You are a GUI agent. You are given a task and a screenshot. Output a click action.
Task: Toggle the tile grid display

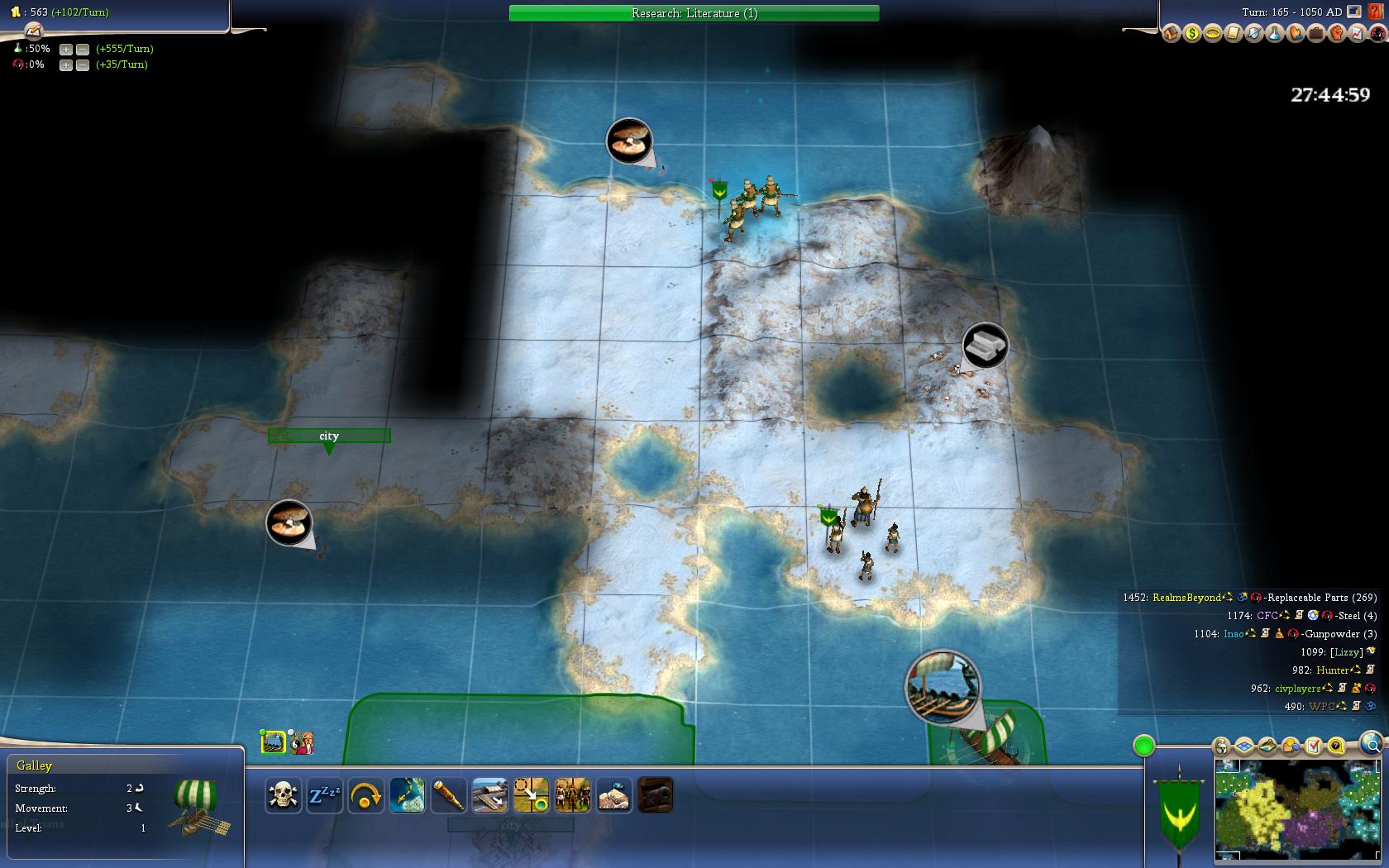(x=1244, y=746)
